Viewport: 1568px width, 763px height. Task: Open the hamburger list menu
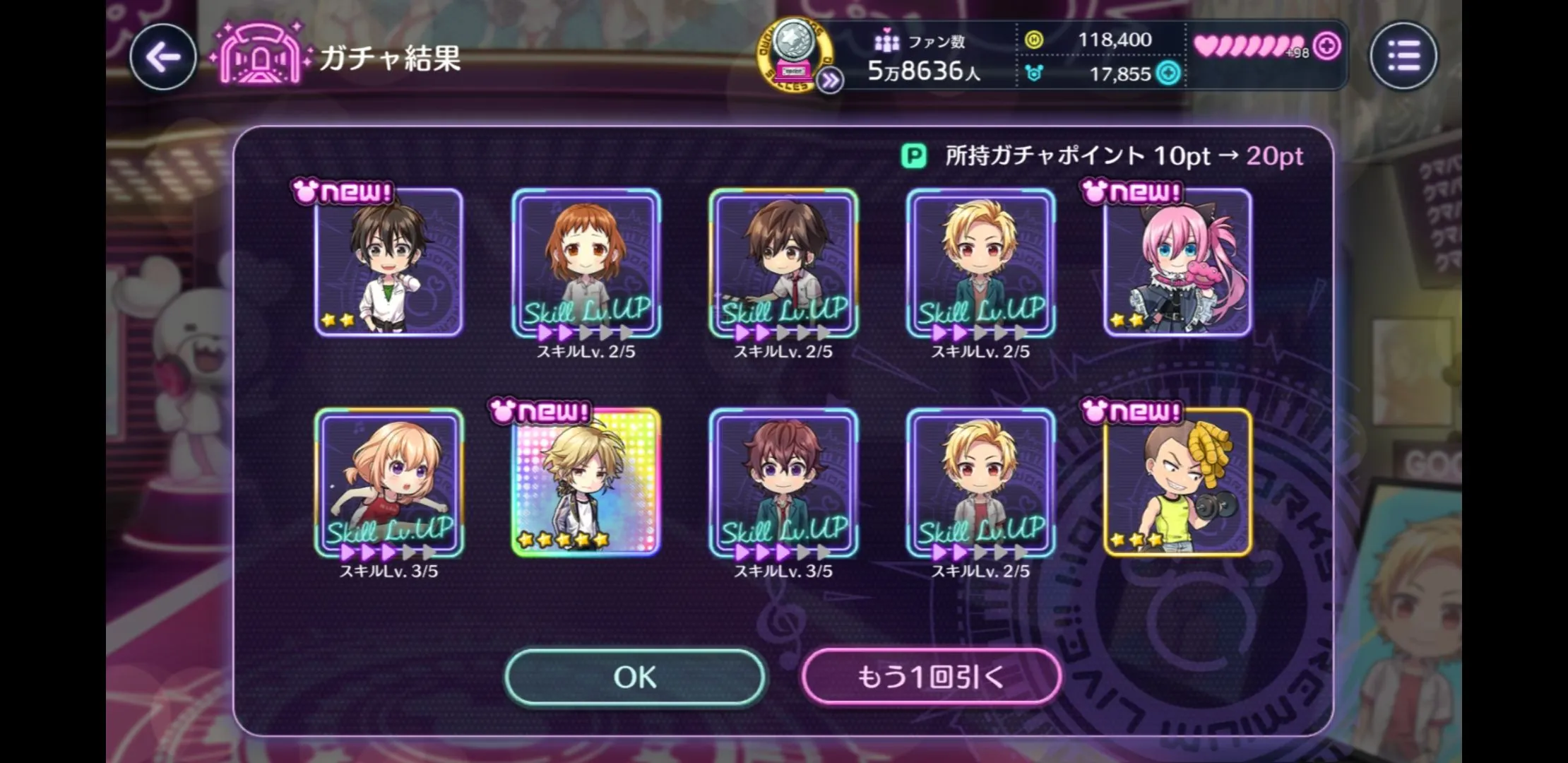click(x=1403, y=56)
